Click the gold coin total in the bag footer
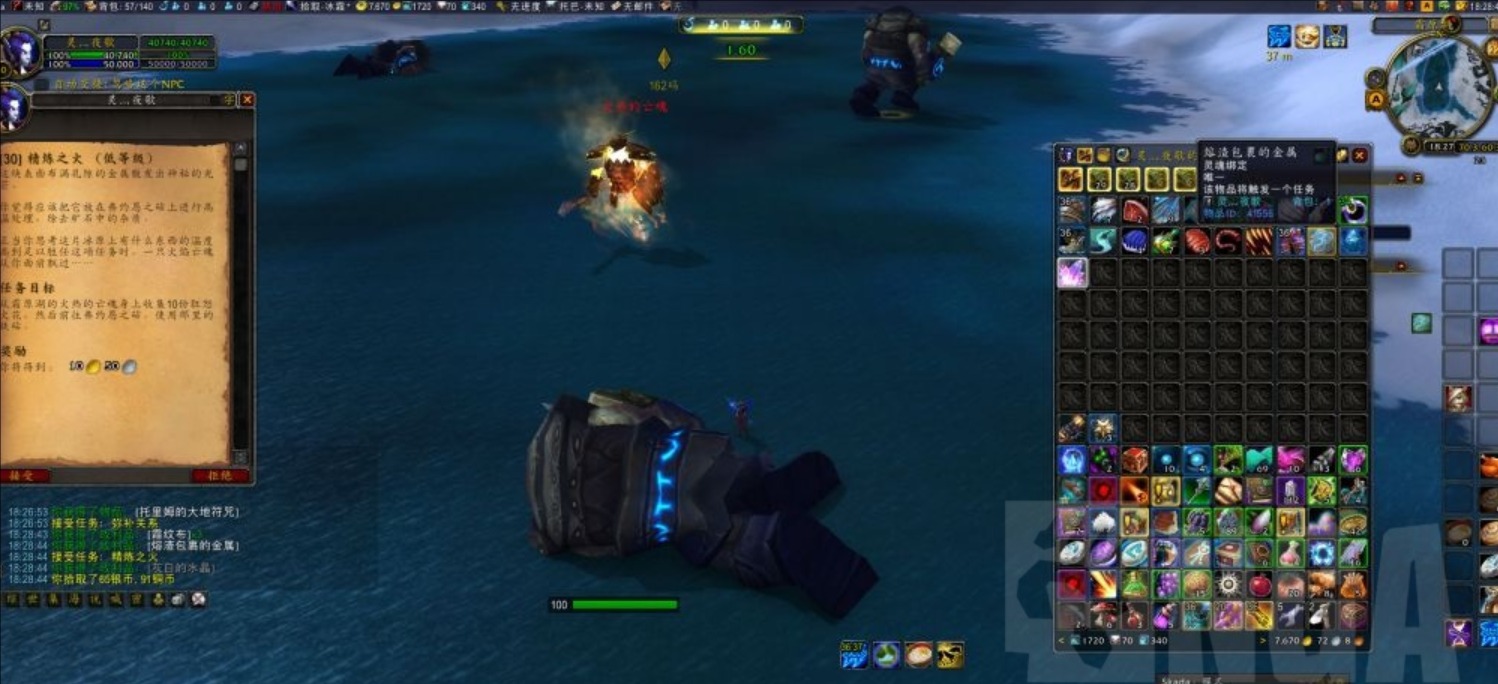This screenshot has width=1498, height=684. (1288, 640)
